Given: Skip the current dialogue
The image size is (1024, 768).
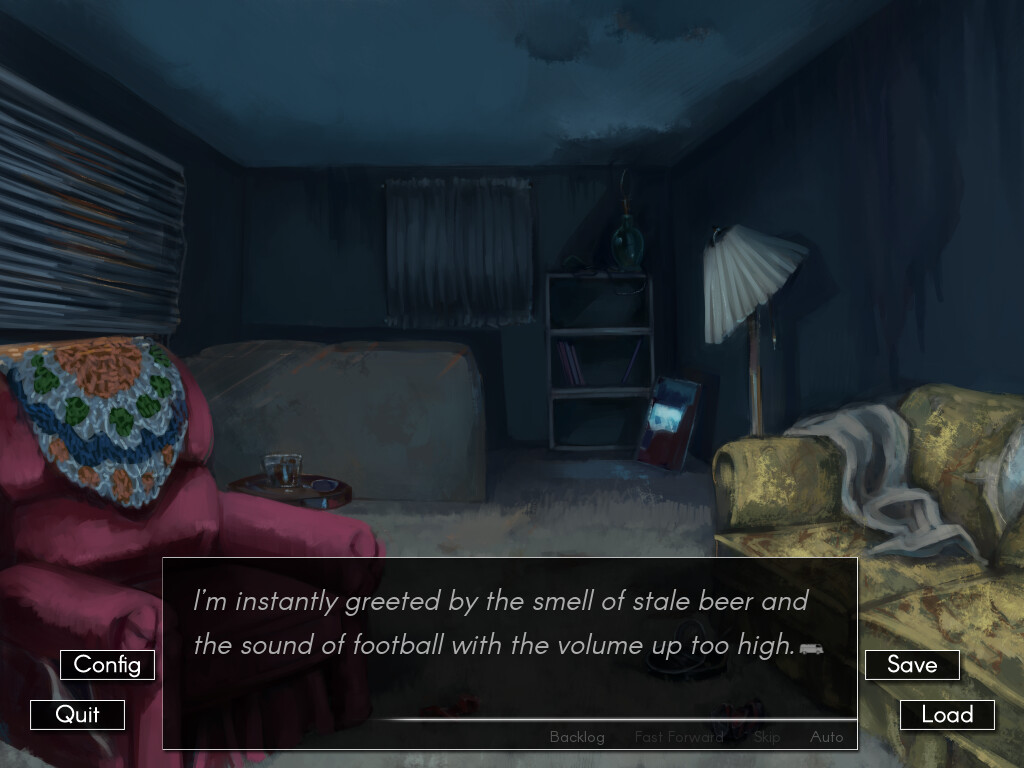Looking at the screenshot, I should tap(767, 737).
